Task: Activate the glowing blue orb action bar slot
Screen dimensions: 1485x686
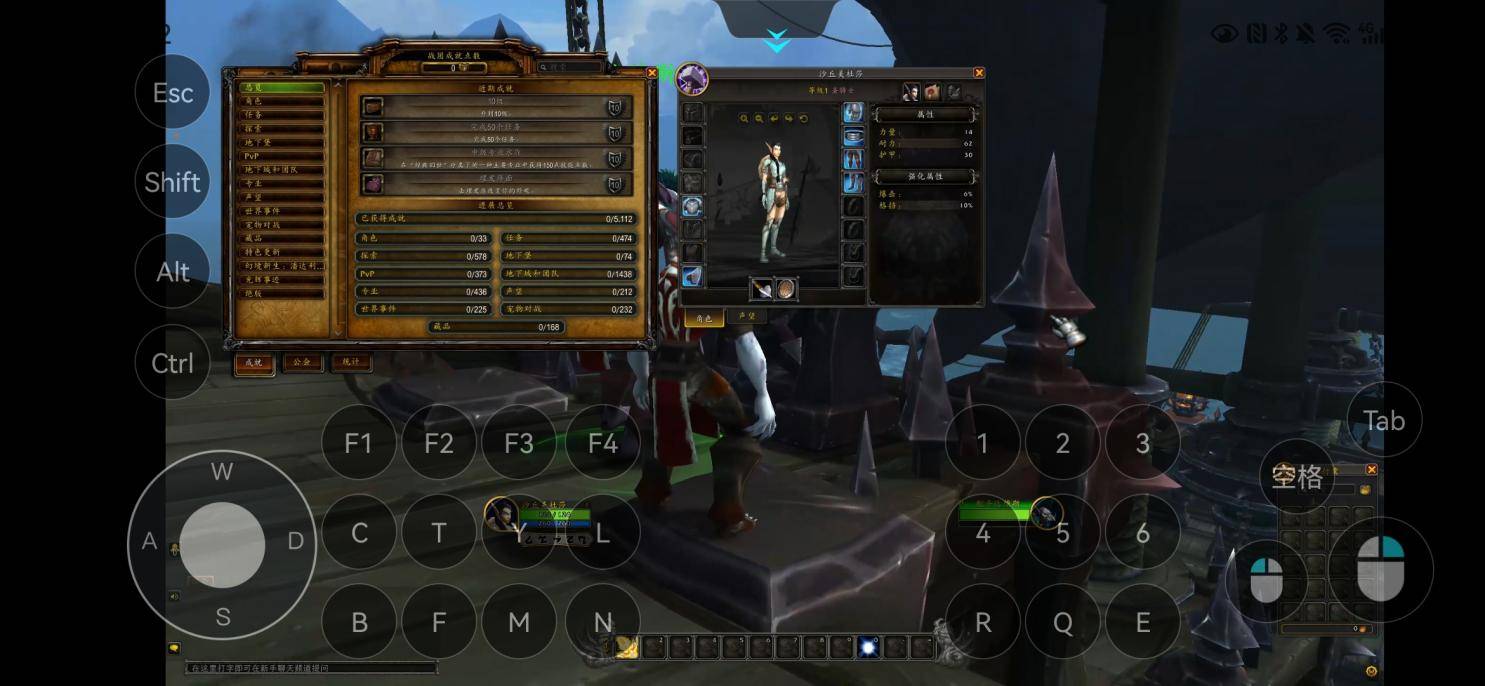Action: [x=868, y=647]
